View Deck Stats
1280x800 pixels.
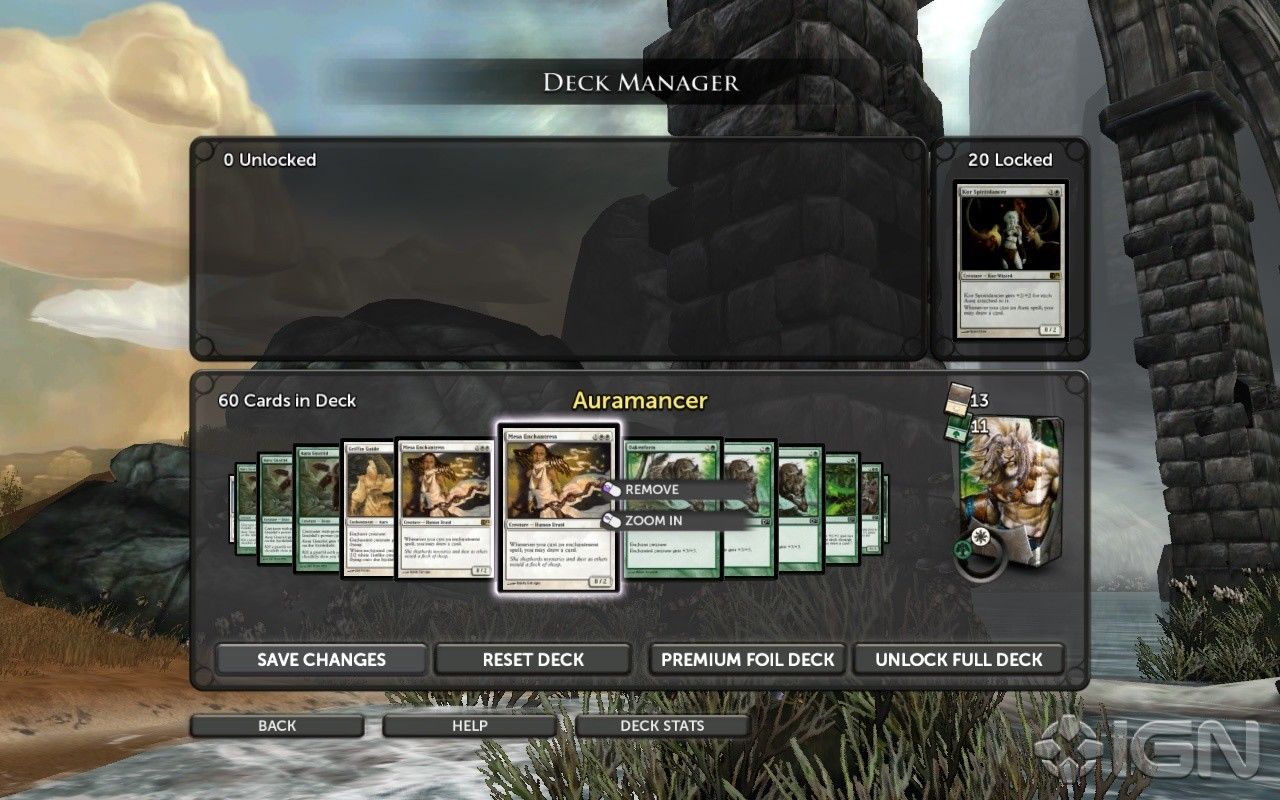click(662, 726)
